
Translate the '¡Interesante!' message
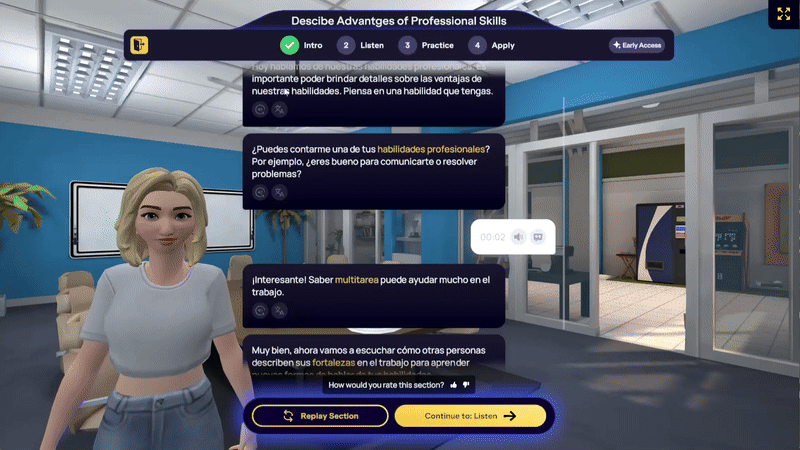279,310
